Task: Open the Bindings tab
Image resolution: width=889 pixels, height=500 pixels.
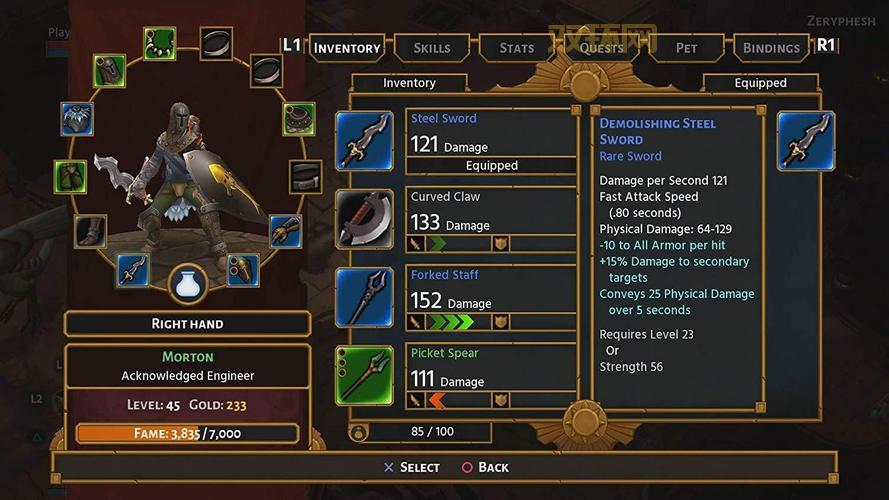Action: point(771,47)
